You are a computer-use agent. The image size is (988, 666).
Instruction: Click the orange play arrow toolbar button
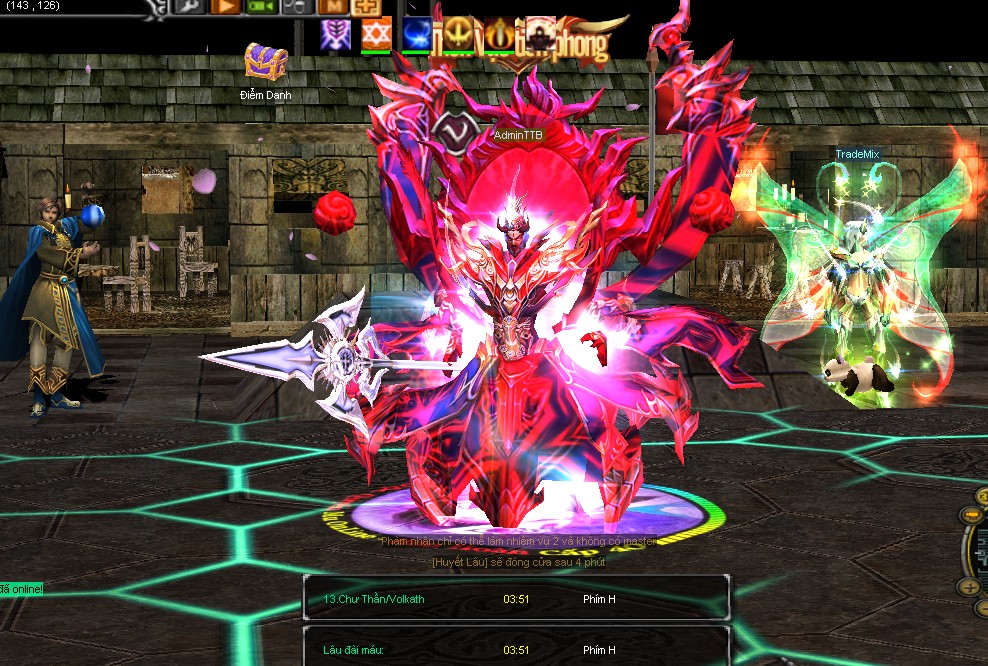pos(225,6)
